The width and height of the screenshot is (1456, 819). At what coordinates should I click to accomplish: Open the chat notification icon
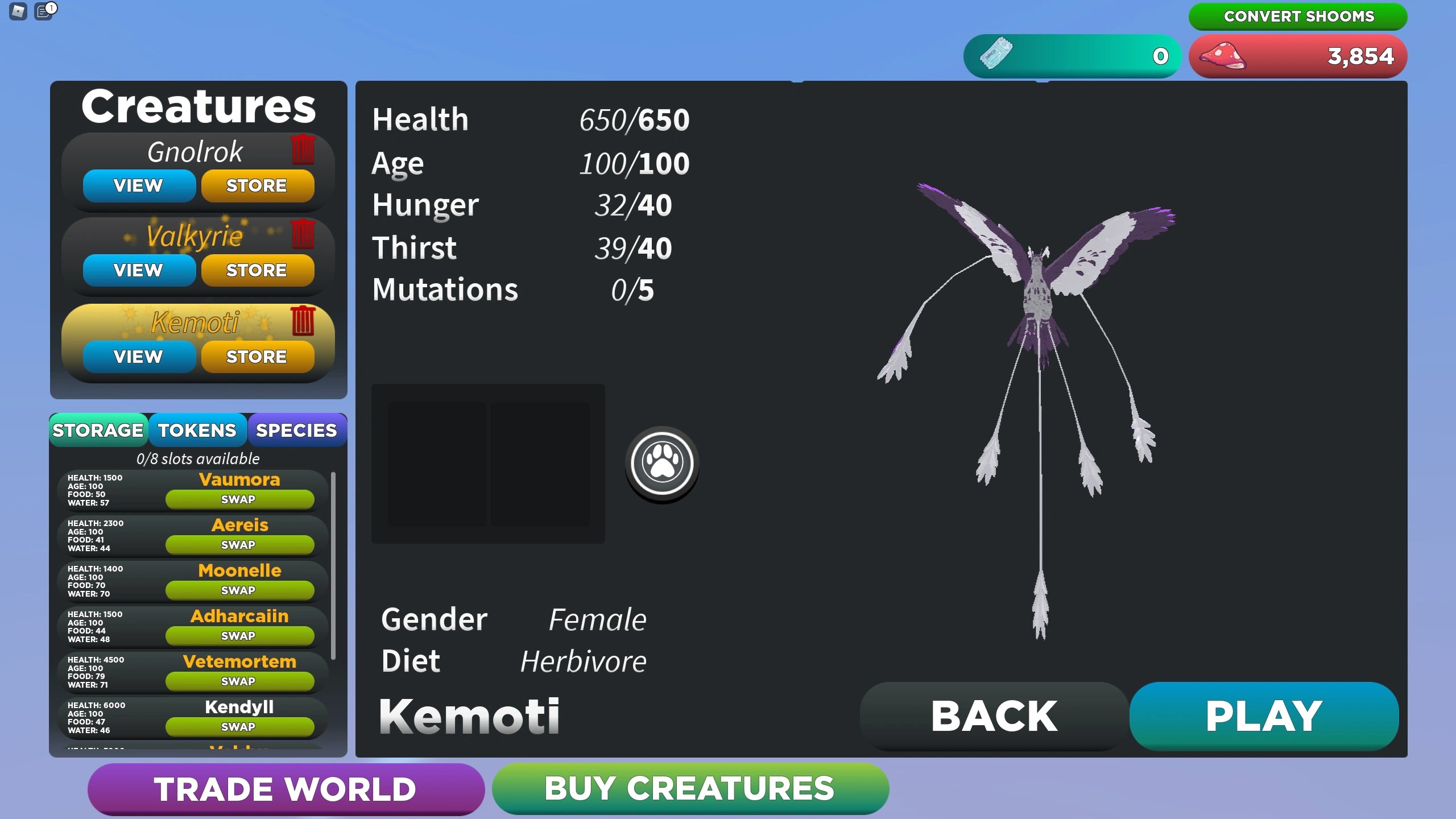pos(44,12)
